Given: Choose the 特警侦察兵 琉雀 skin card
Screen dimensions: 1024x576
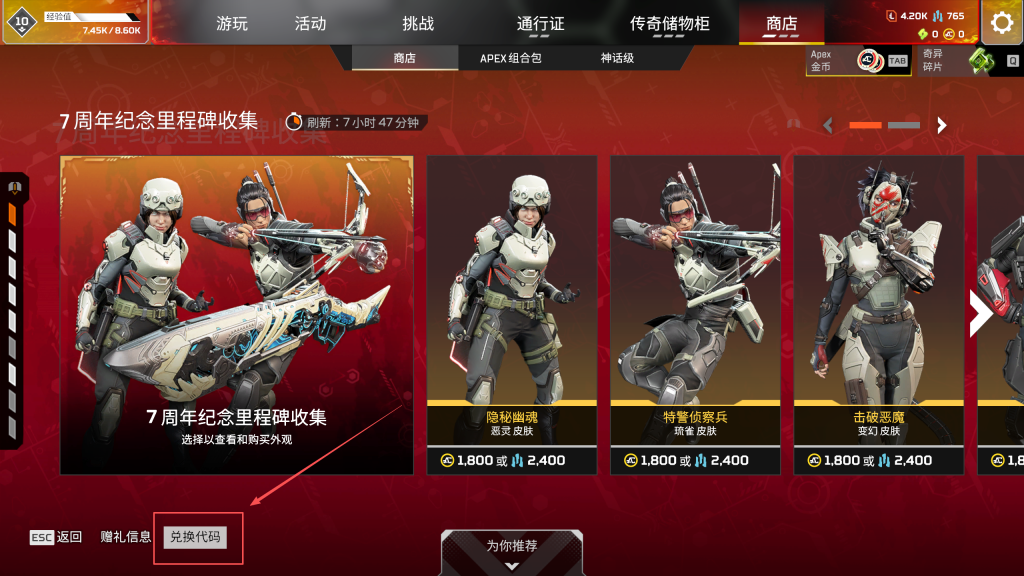Looking at the screenshot, I should click(x=695, y=315).
